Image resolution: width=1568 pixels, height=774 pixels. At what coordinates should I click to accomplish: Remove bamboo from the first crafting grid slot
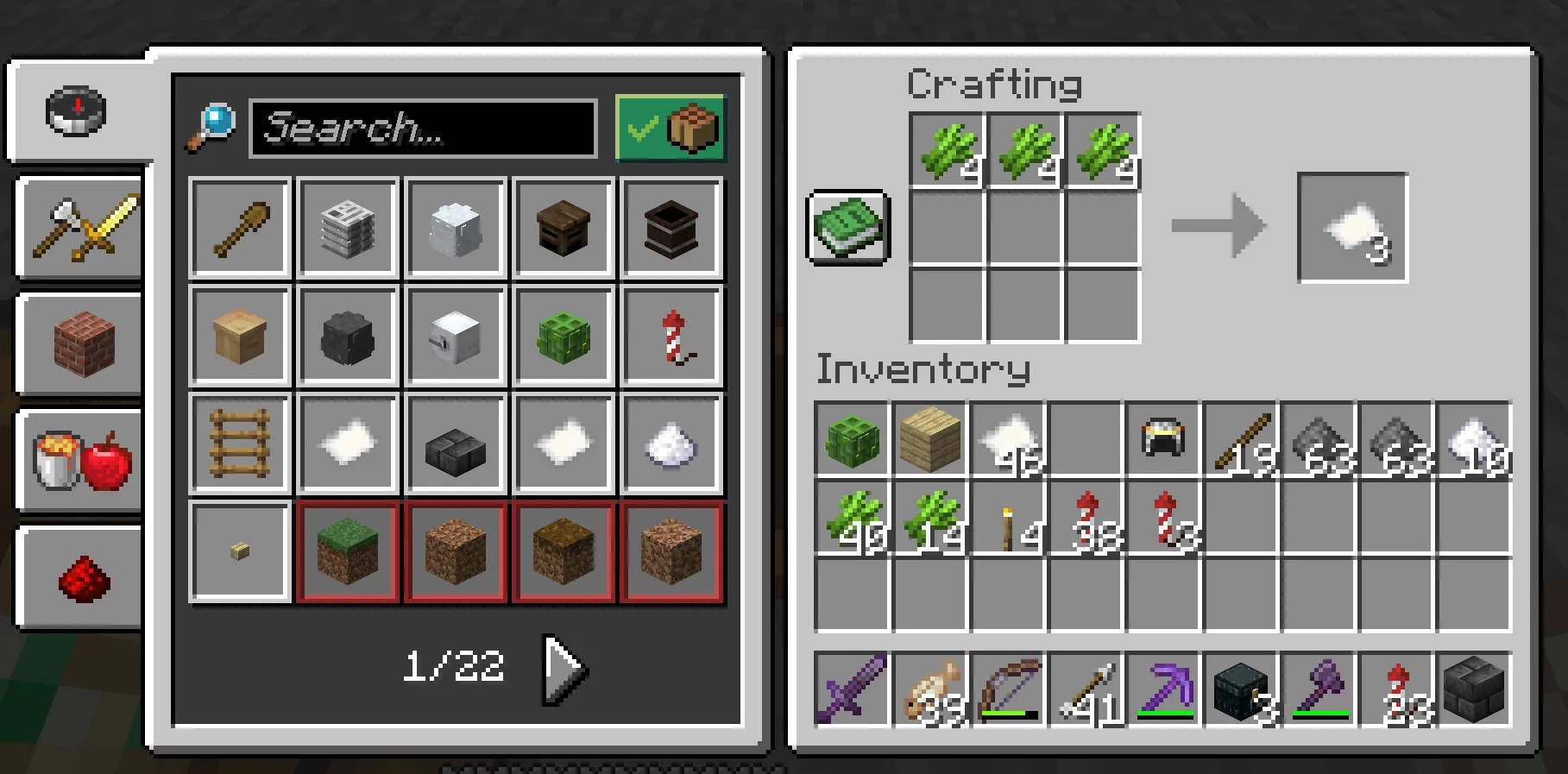click(x=946, y=147)
